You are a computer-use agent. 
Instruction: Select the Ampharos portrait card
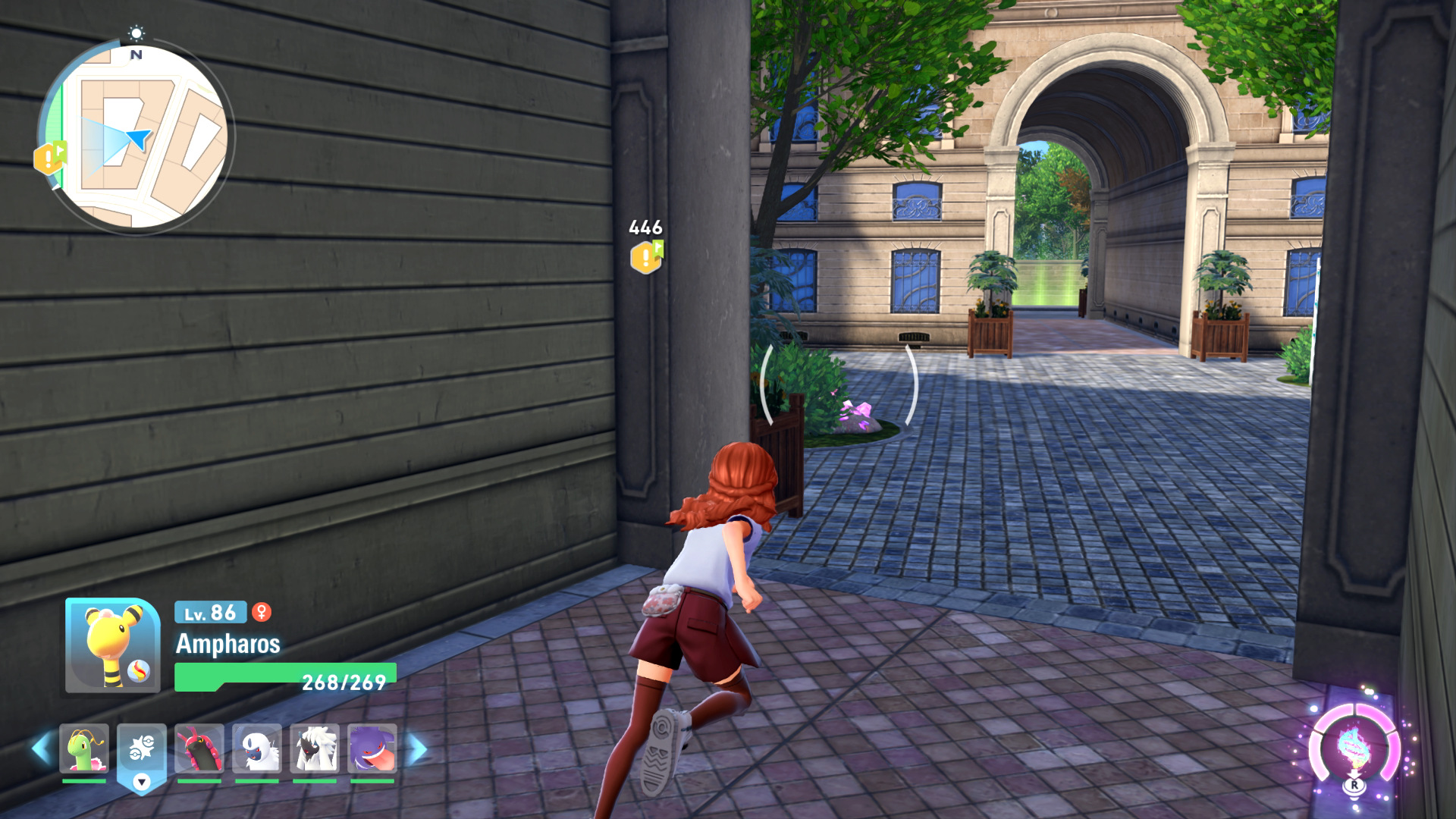(112, 645)
